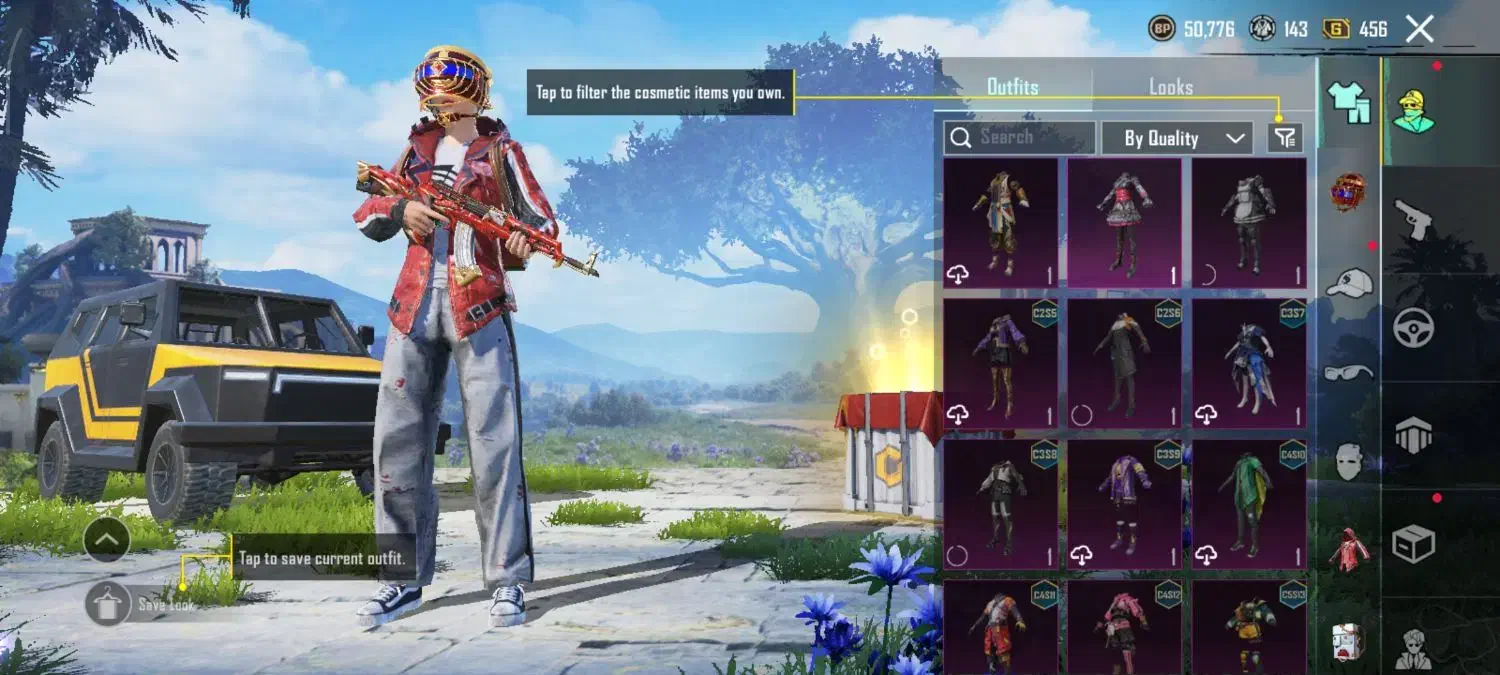The width and height of the screenshot is (1500, 675).
Task: Select the Outfits tab
Action: pyautogui.click(x=1012, y=87)
